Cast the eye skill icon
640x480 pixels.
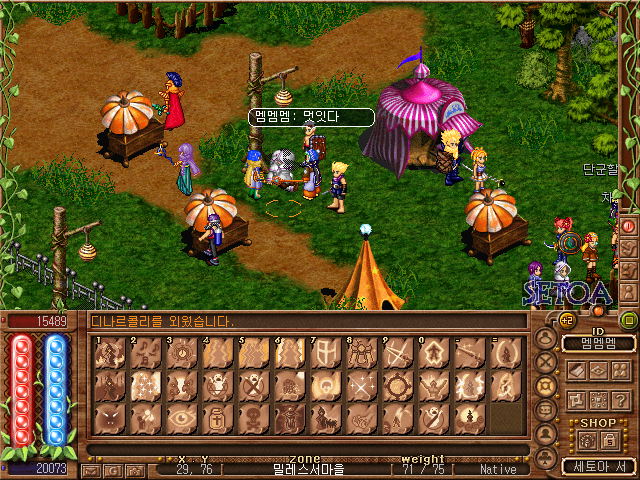point(181,417)
